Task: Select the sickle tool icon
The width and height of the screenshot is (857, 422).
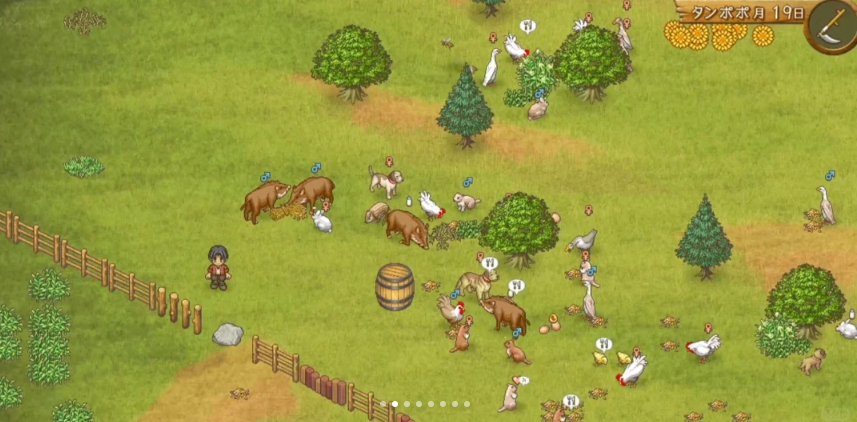Action: [831, 24]
